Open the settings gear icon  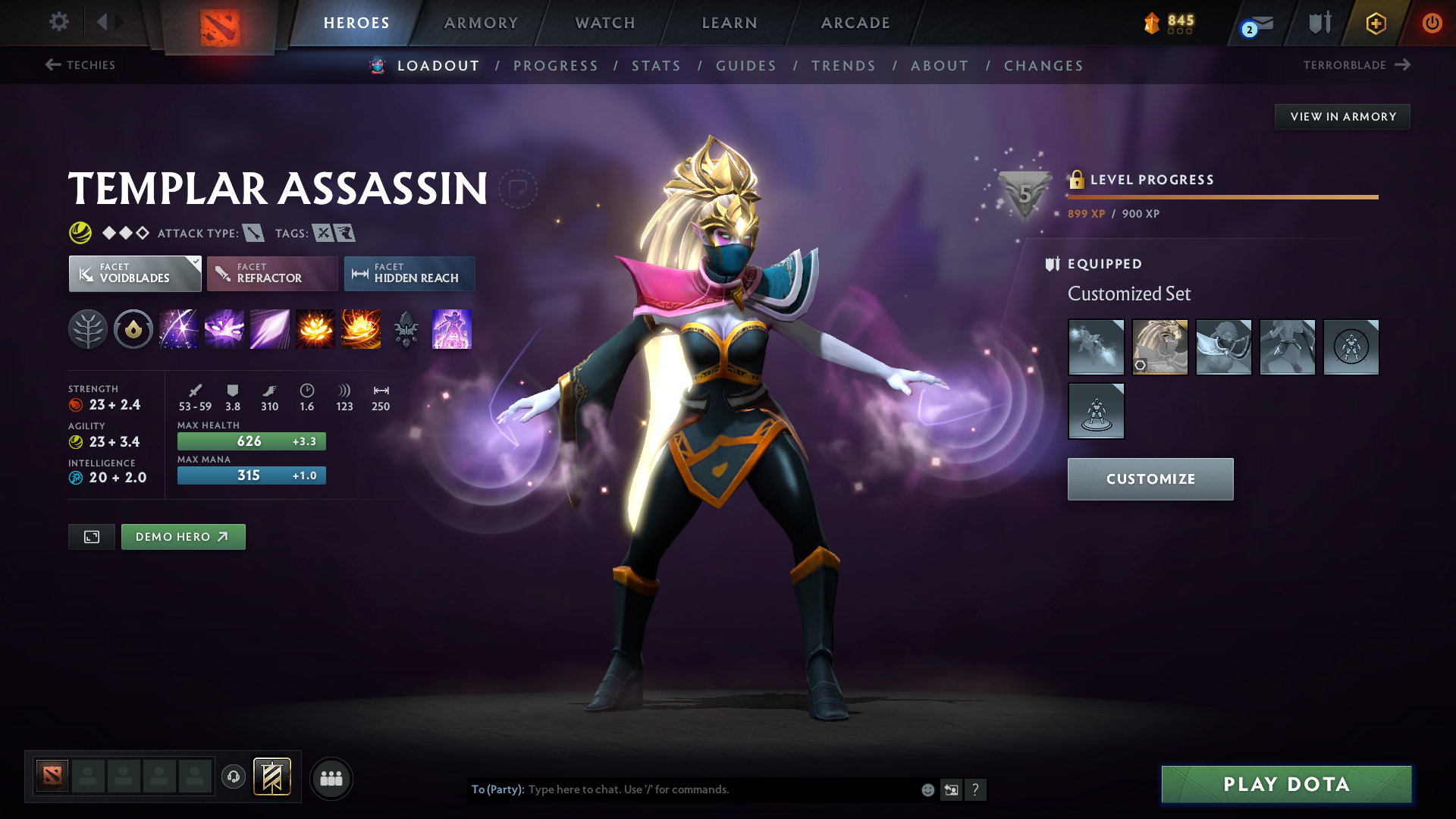(x=59, y=22)
